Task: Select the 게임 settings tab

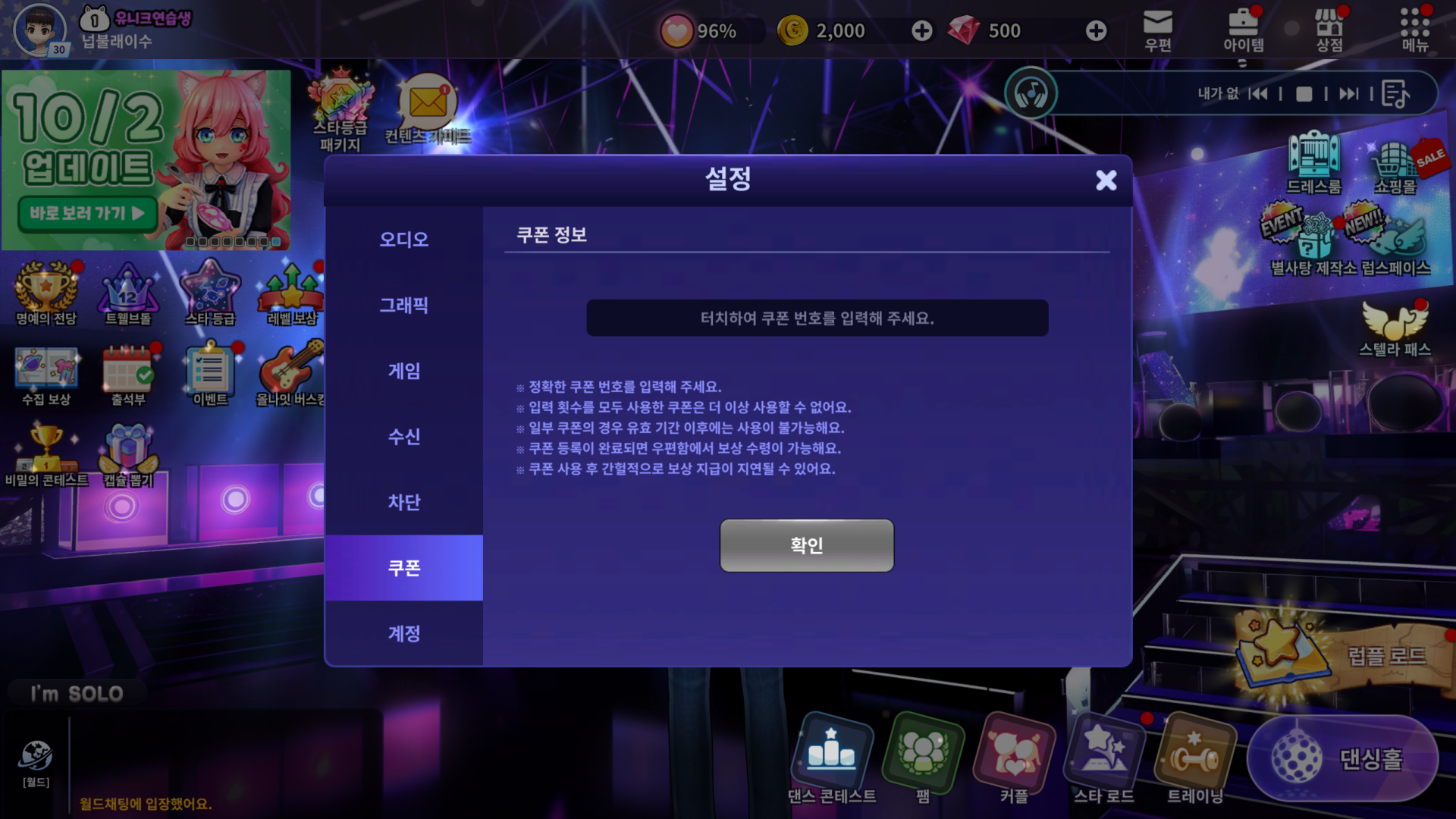Action: click(x=403, y=371)
